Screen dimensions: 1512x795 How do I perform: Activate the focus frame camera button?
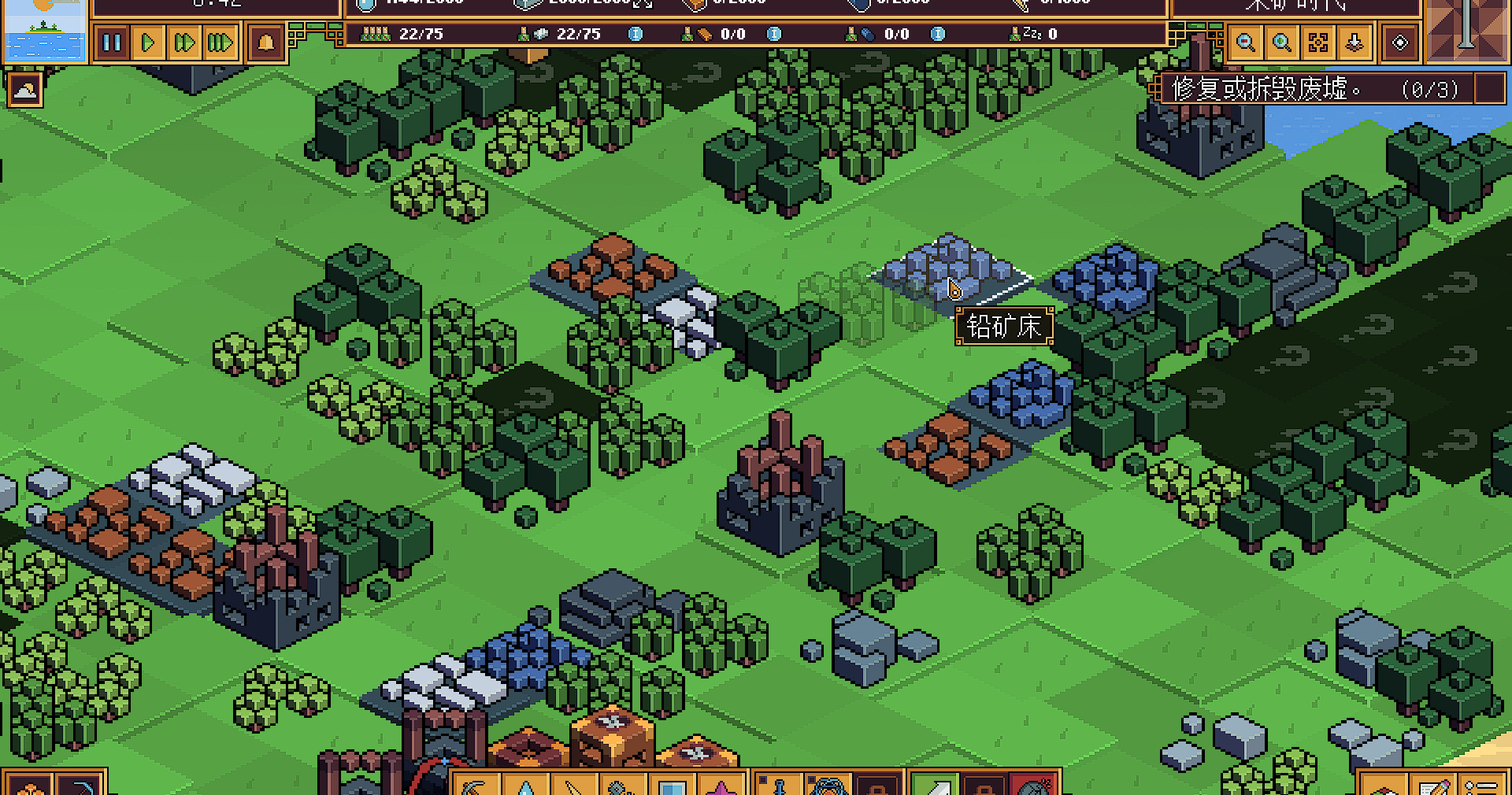tap(1318, 43)
